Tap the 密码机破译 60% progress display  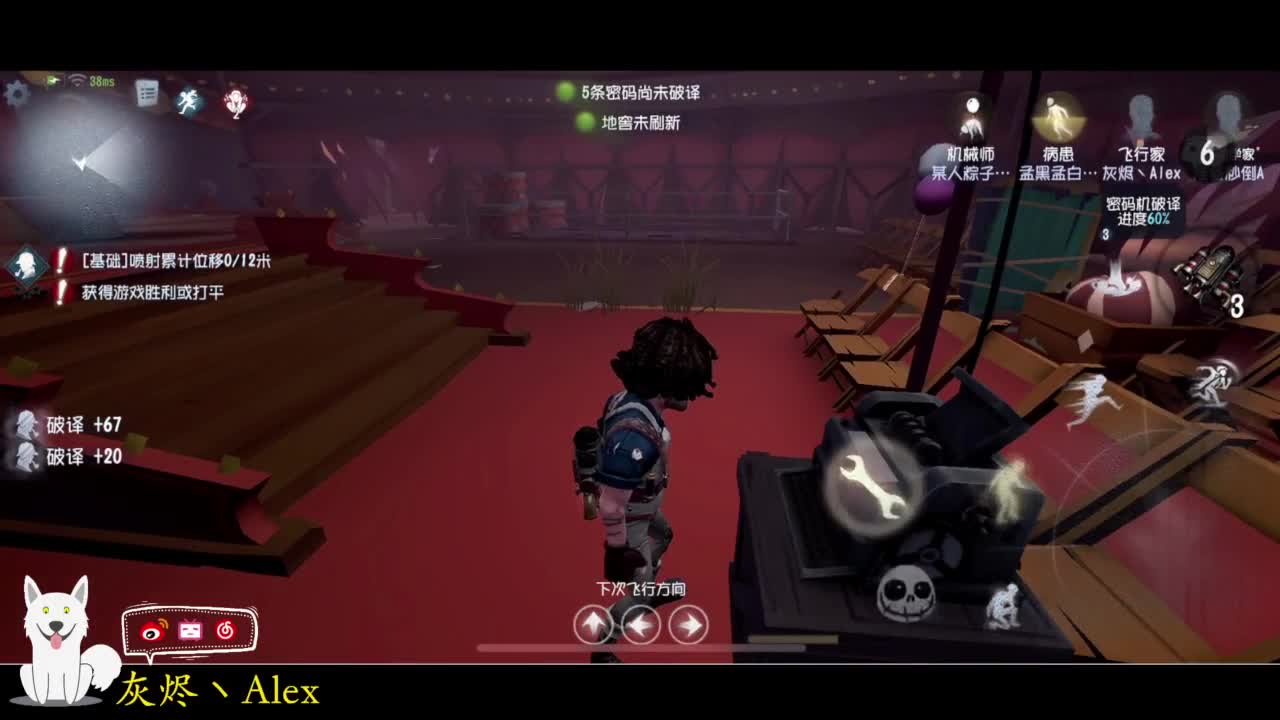click(x=1143, y=210)
